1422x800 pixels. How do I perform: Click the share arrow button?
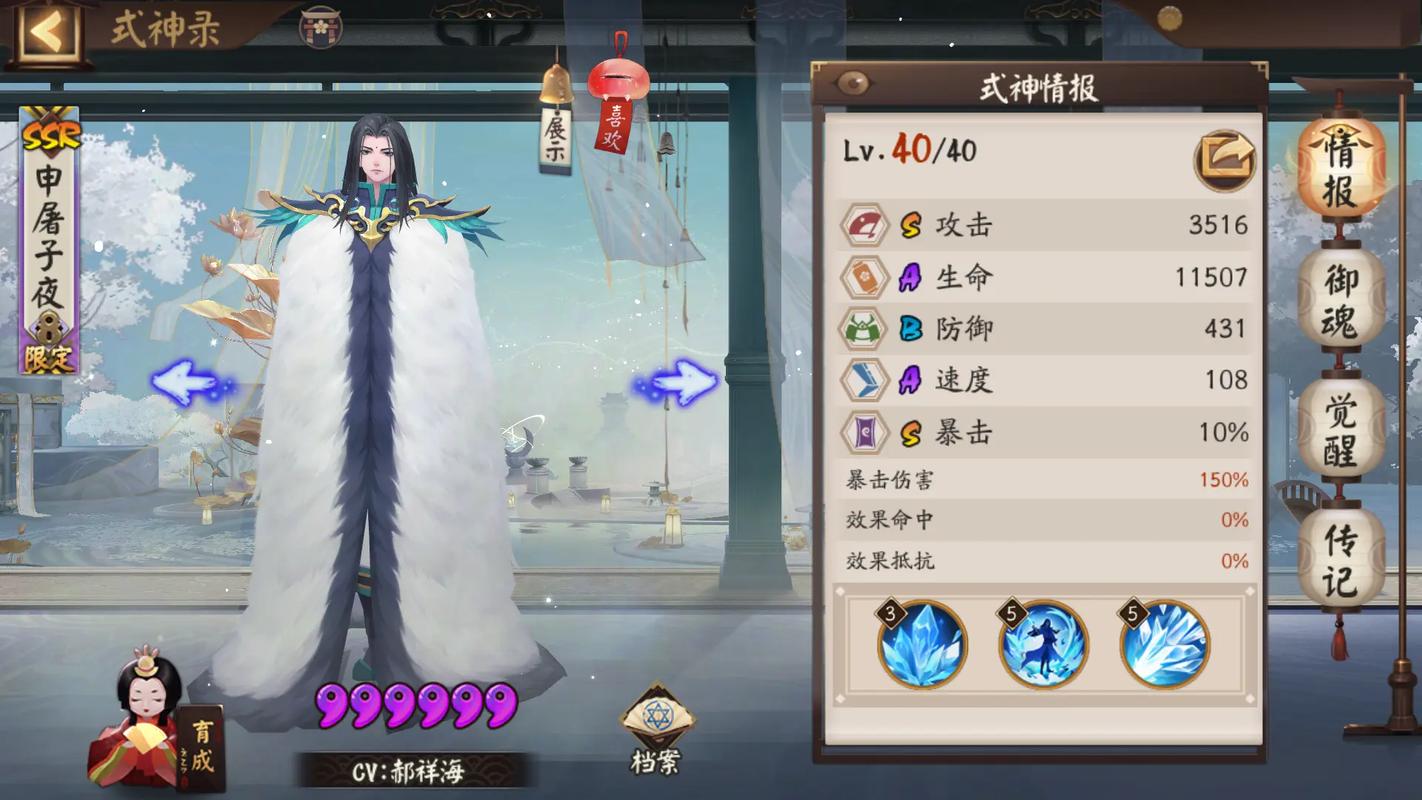tap(1225, 160)
